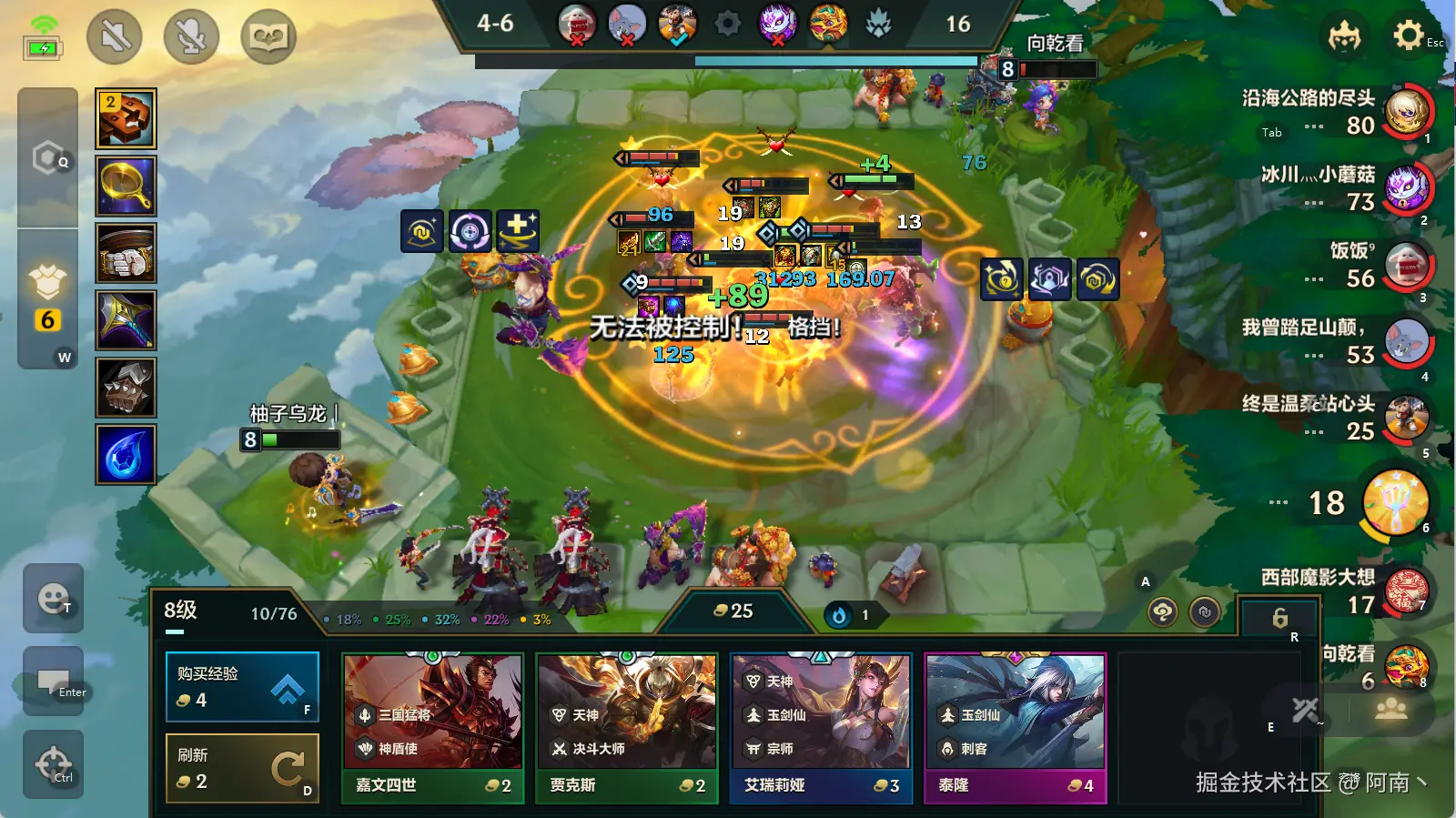Image resolution: width=1456 pixels, height=818 pixels.
Task: Select the gauntlet fist item slot
Action: click(x=126, y=253)
